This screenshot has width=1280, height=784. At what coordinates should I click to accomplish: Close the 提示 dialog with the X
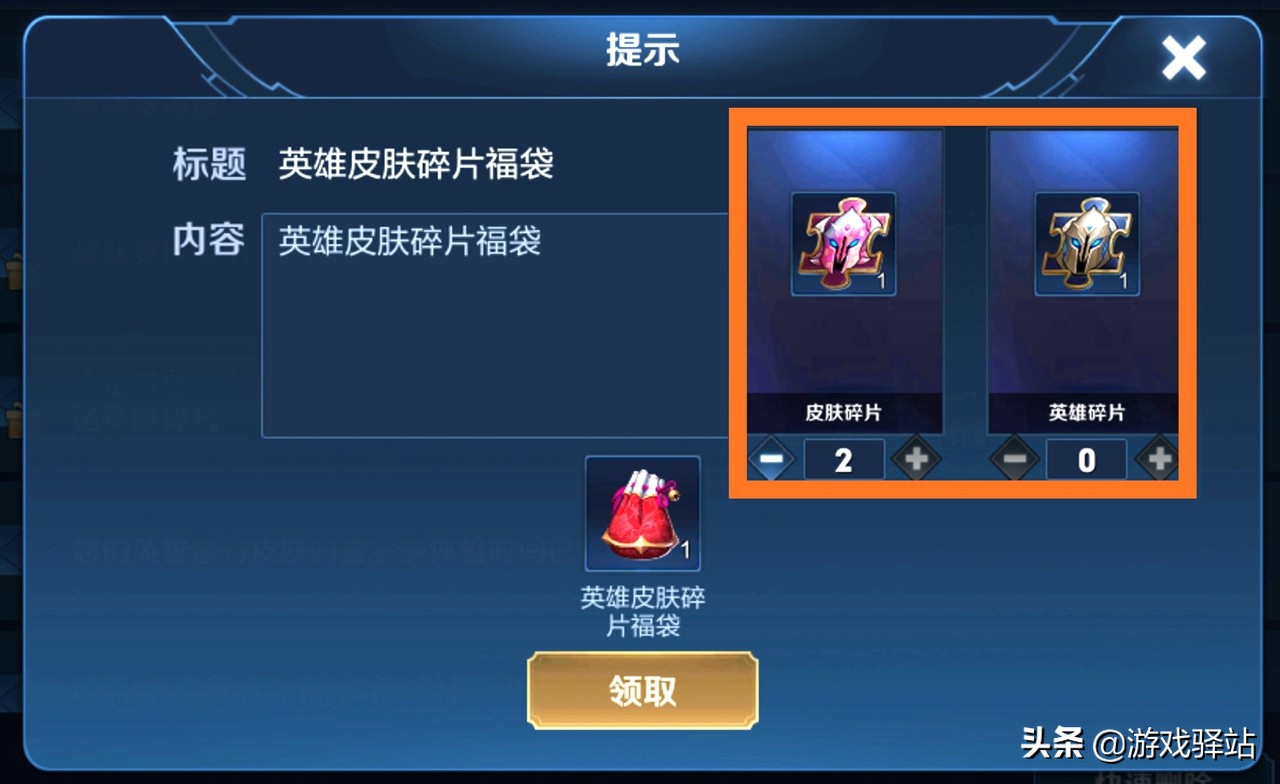coord(1184,57)
